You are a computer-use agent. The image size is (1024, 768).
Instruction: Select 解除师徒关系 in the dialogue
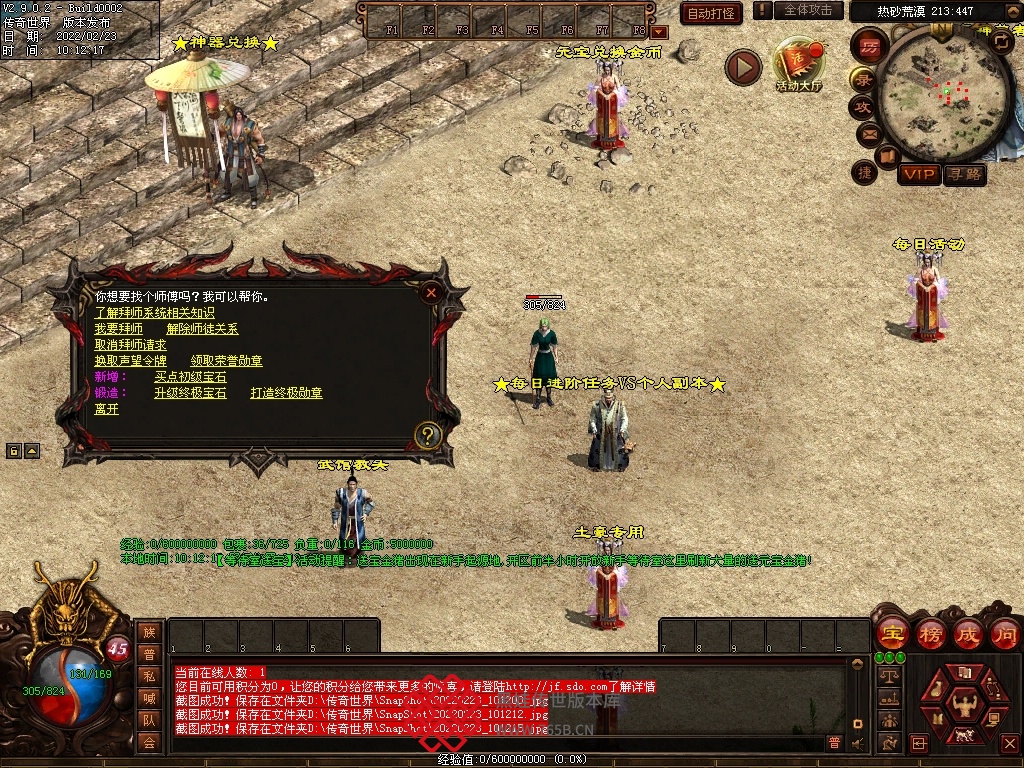[202, 329]
